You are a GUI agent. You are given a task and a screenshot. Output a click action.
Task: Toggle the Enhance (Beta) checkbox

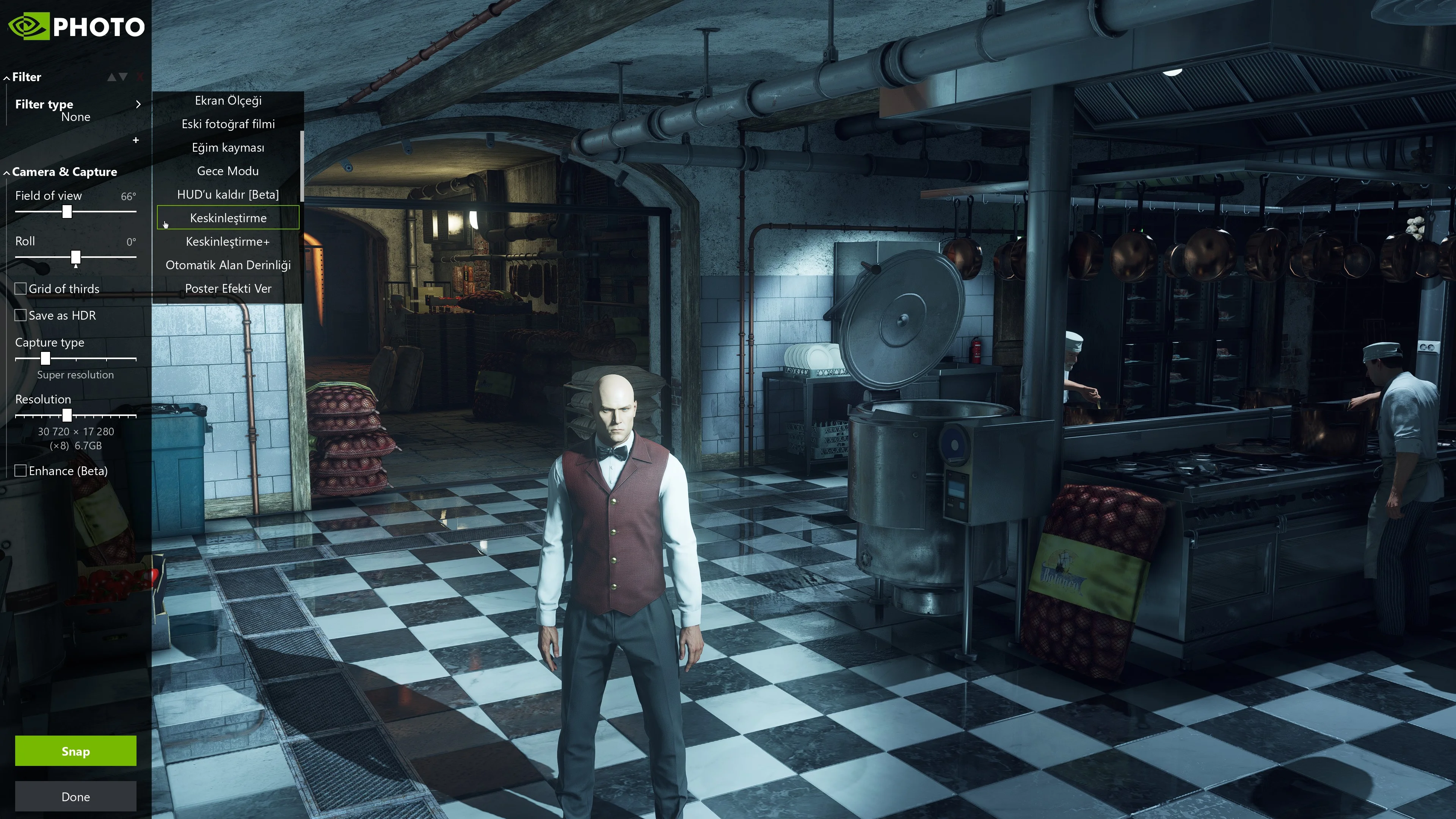coord(21,471)
